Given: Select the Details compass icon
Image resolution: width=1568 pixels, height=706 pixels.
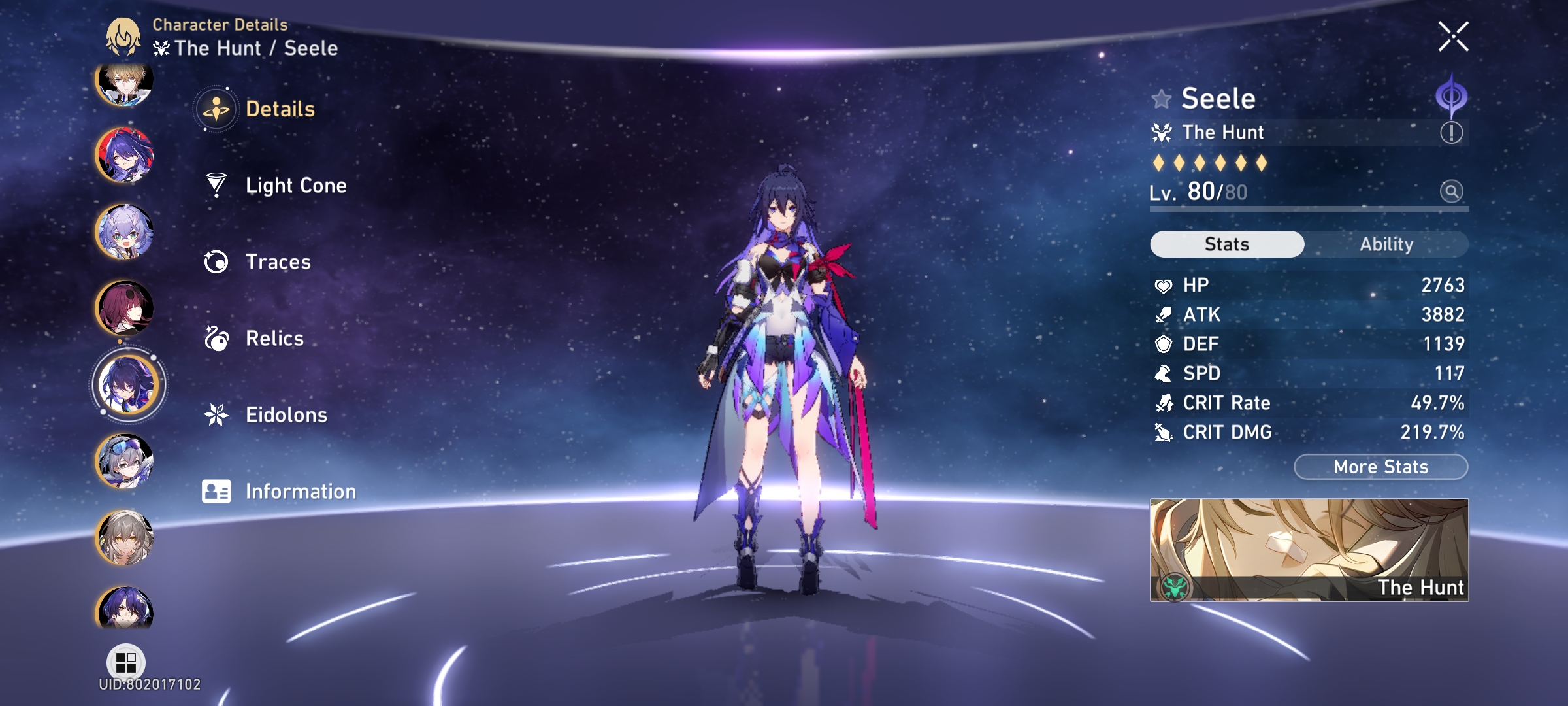Looking at the screenshot, I should (216, 109).
